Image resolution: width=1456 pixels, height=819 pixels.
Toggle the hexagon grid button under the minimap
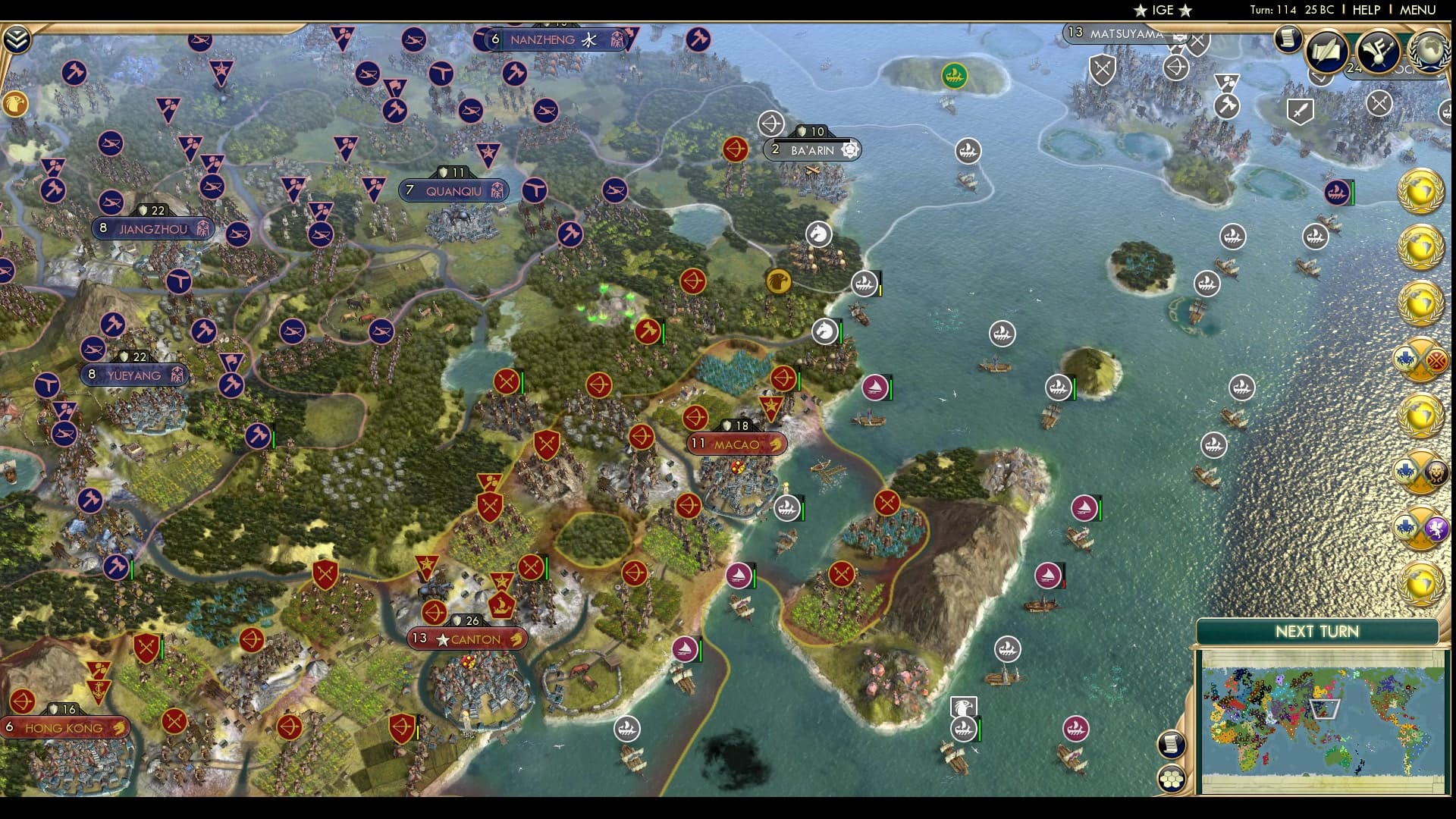pos(1172,777)
